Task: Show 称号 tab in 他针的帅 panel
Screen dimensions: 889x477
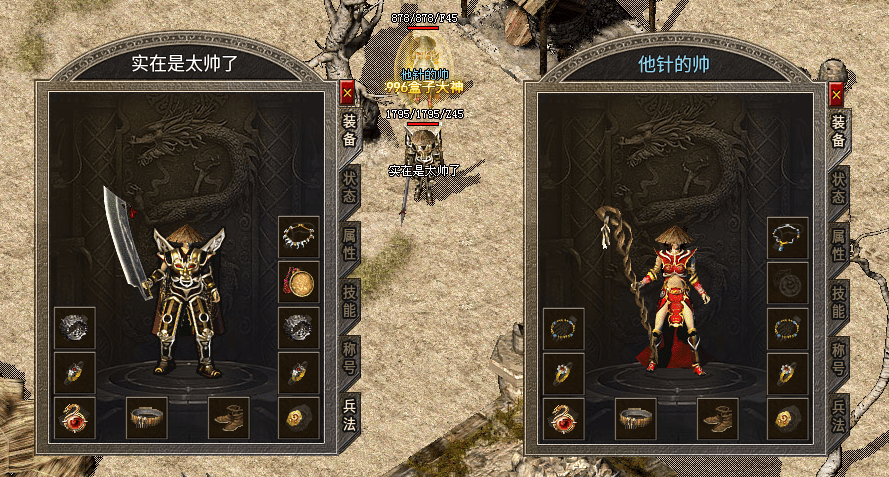Action: coord(838,357)
